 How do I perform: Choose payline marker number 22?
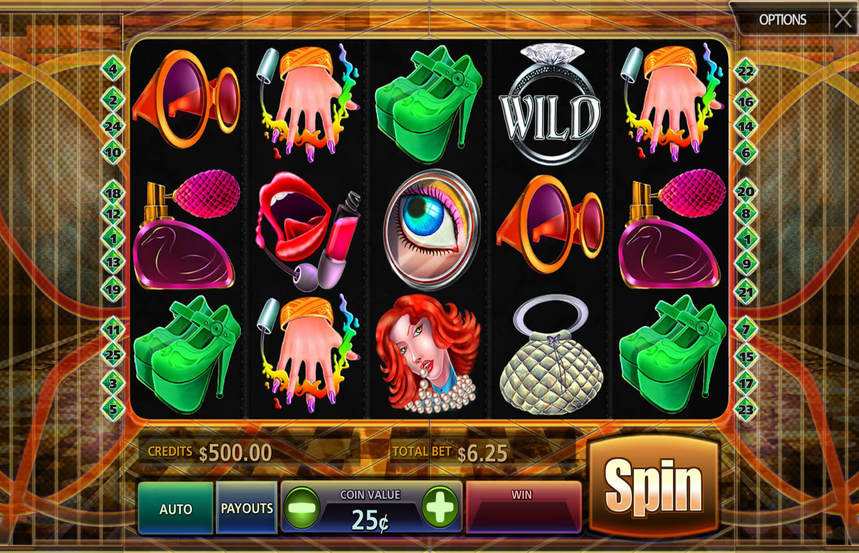[x=745, y=69]
